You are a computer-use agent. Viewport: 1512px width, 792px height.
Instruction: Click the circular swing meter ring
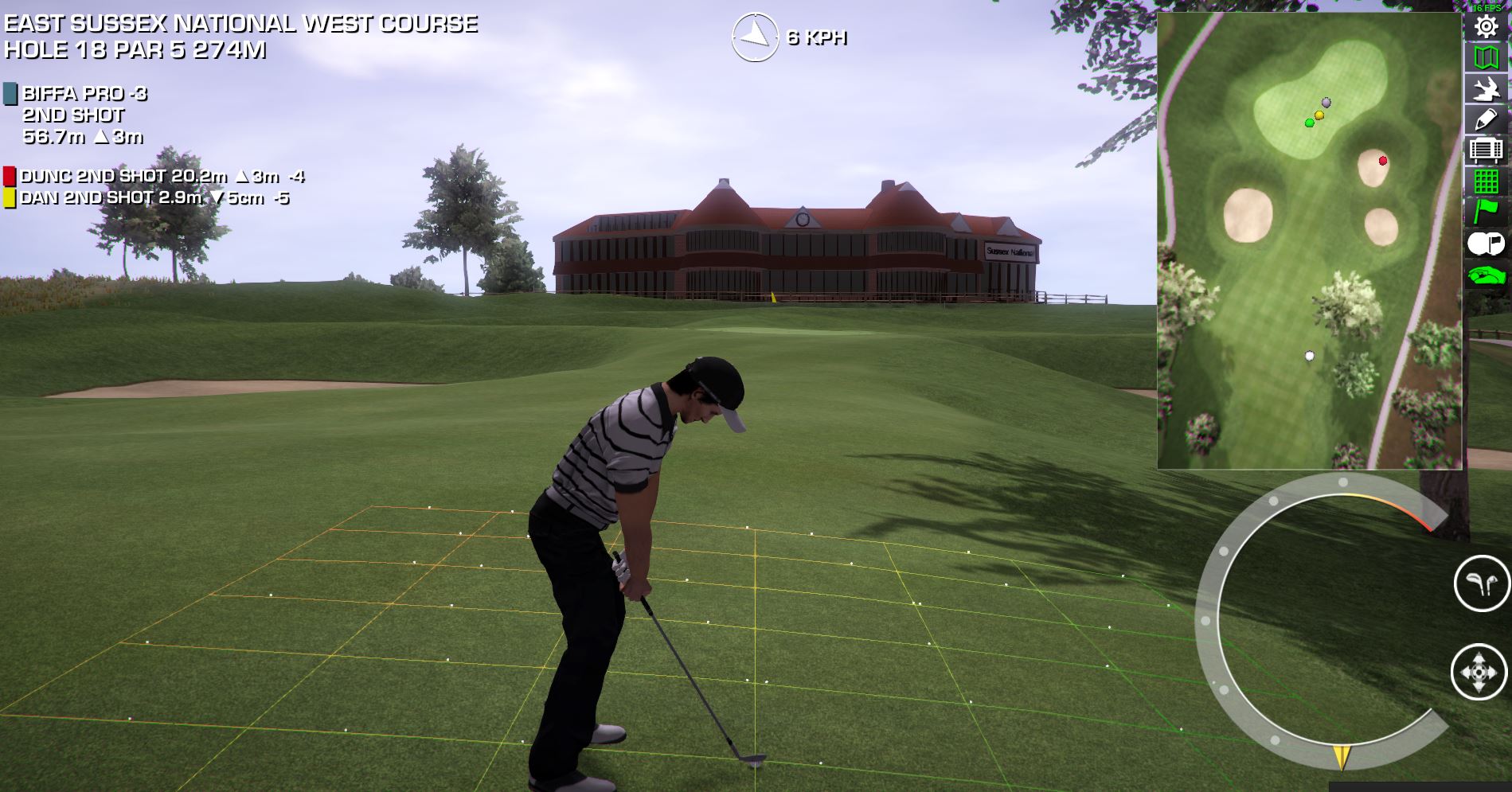coord(1209,621)
